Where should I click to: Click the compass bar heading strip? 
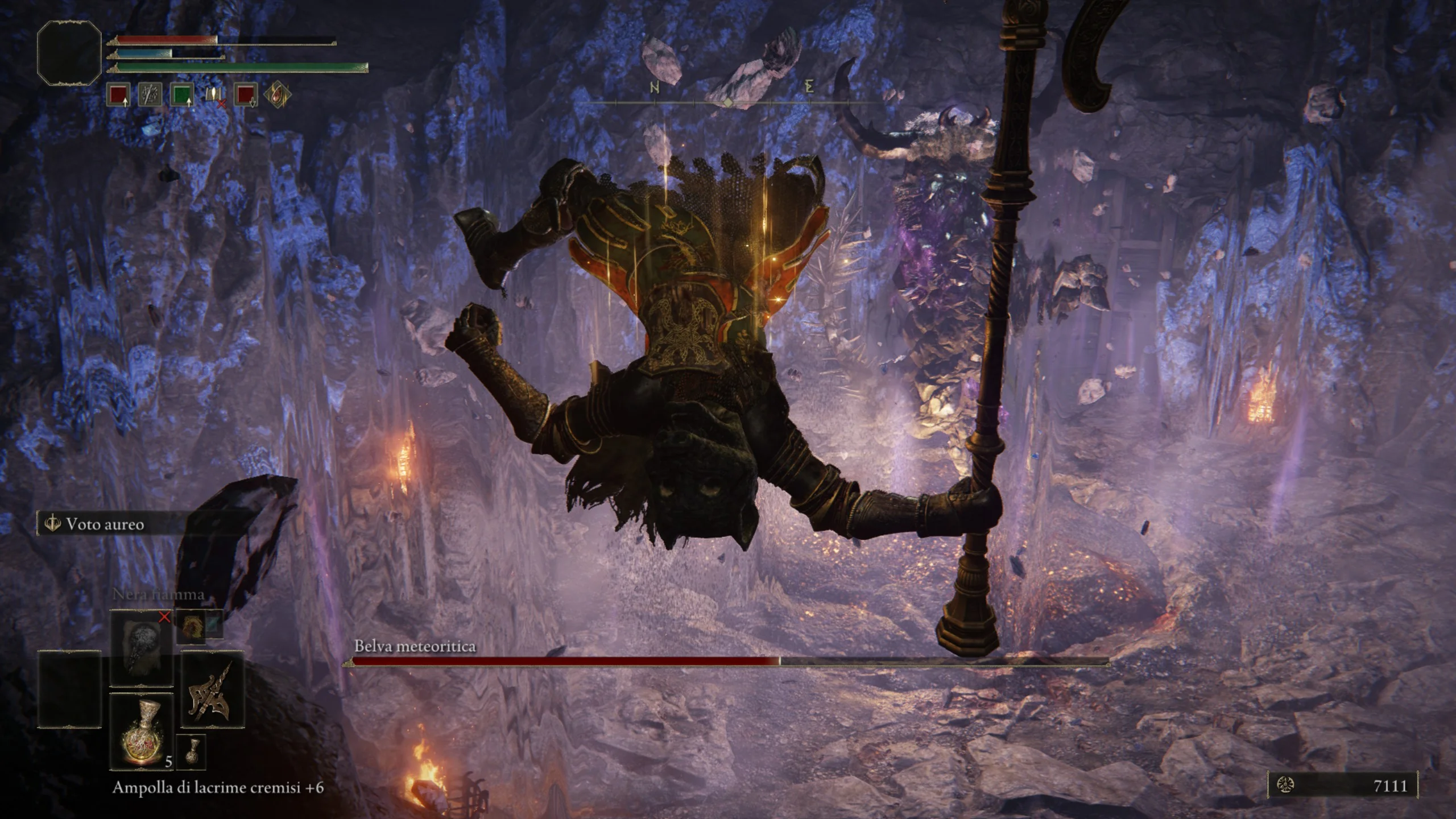pyautogui.click(x=728, y=102)
